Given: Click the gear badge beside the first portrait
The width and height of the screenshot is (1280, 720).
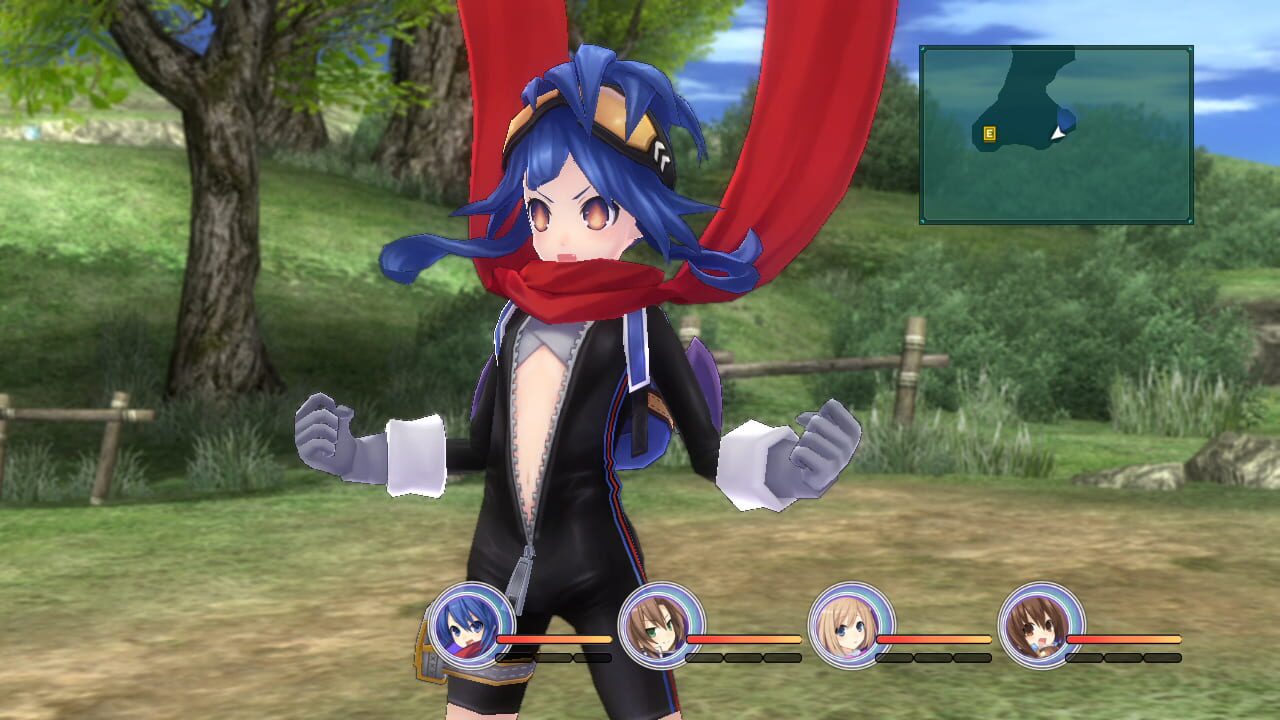Looking at the screenshot, I should [x=428, y=655].
